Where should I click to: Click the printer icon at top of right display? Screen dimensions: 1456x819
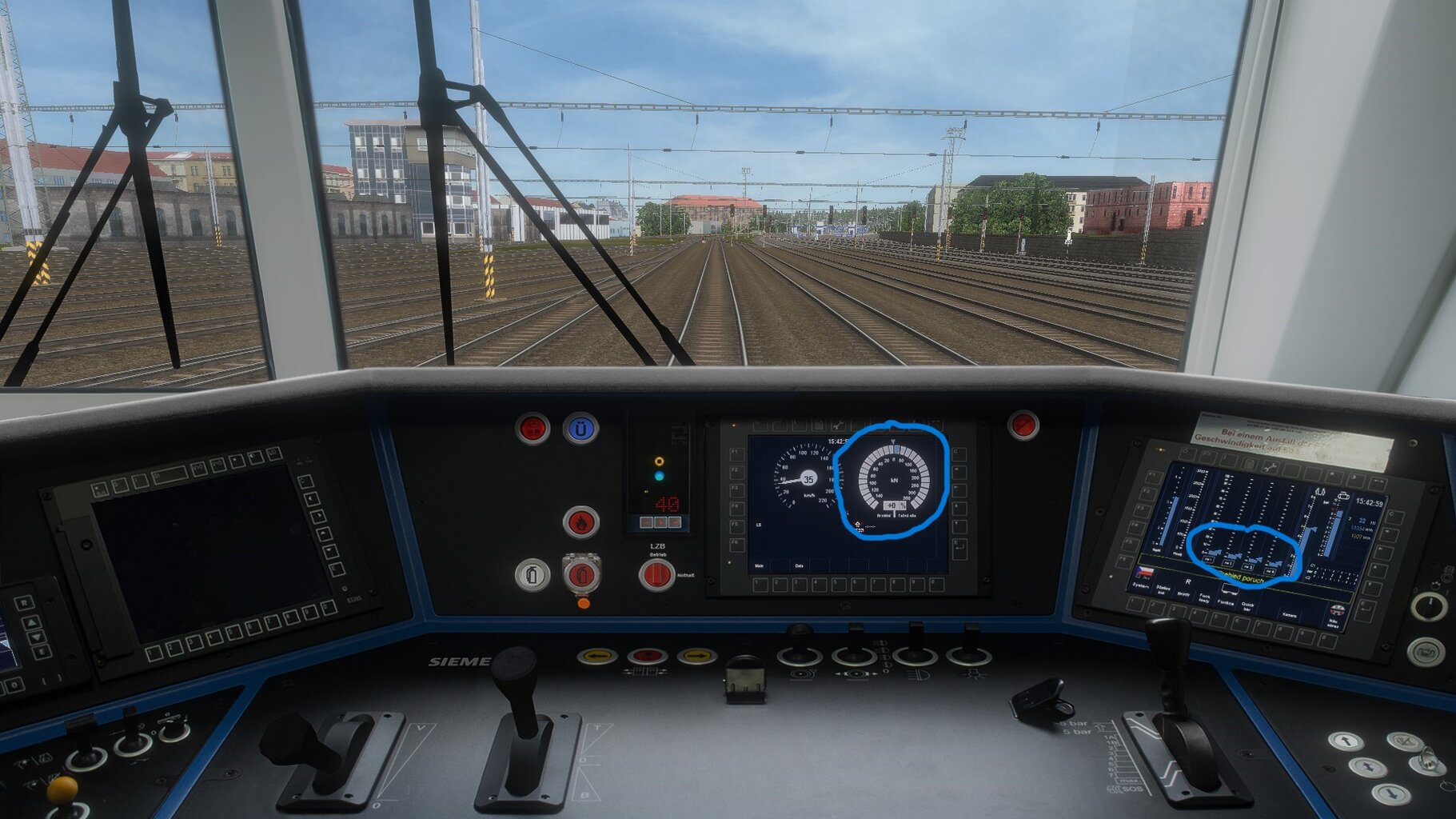click(x=1343, y=496)
